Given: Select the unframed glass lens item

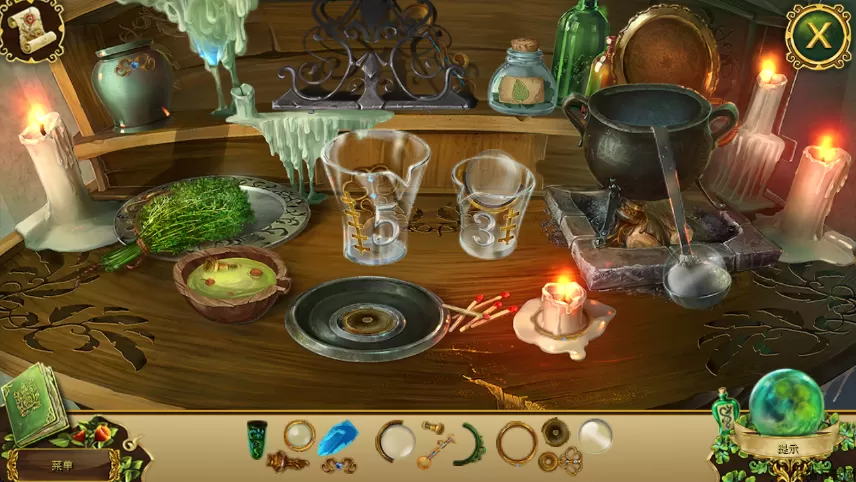Looking at the screenshot, I should click(x=595, y=435).
